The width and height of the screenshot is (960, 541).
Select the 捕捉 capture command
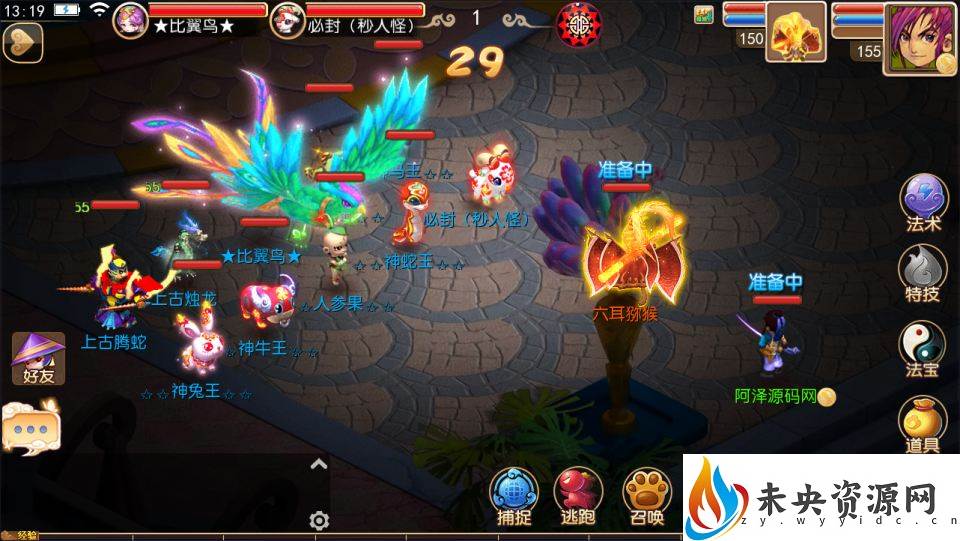pos(514,493)
